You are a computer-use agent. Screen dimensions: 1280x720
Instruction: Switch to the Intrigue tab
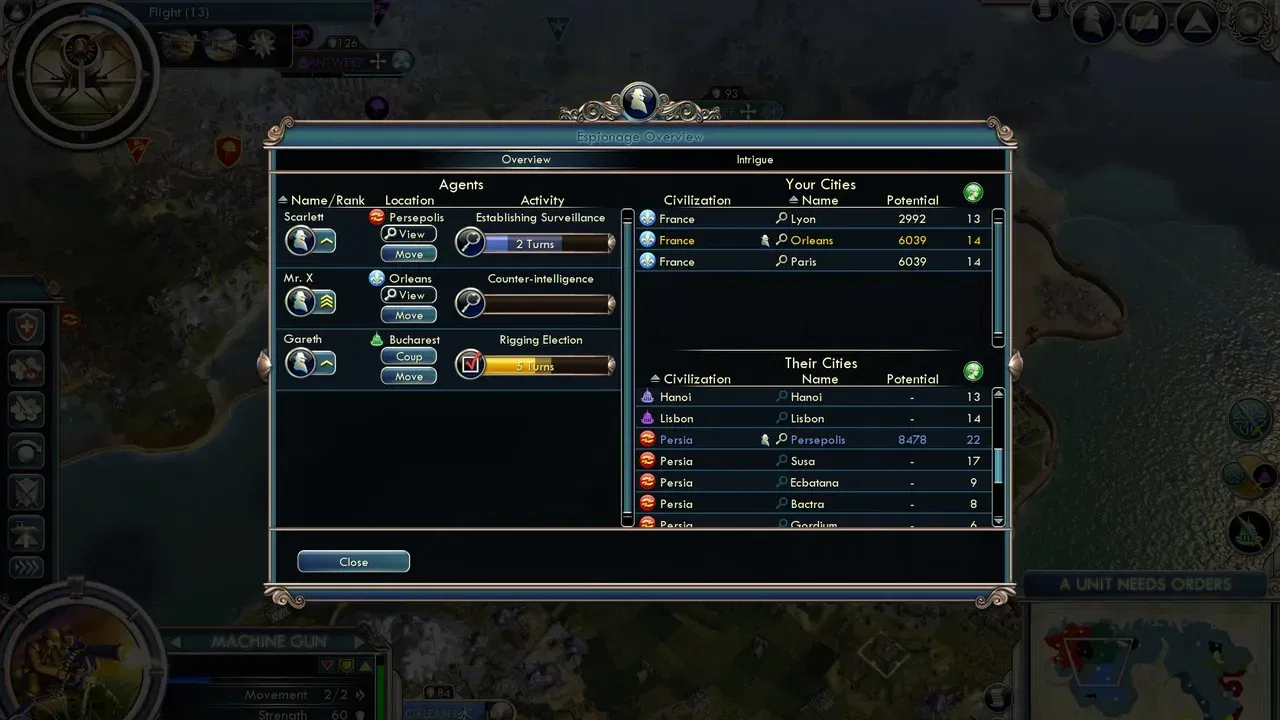pyautogui.click(x=755, y=160)
